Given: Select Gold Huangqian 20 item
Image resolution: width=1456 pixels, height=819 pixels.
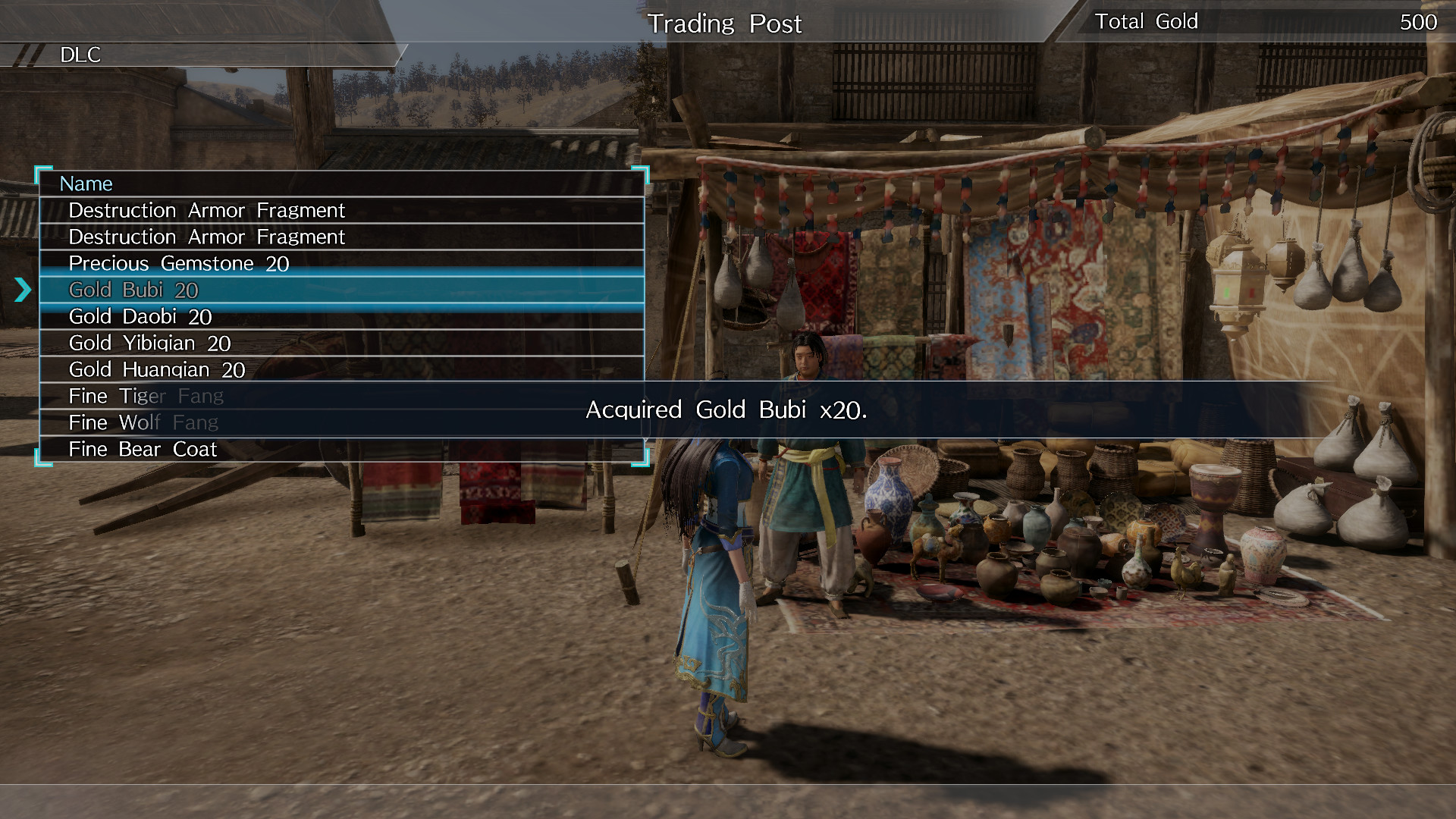Looking at the screenshot, I should click(x=155, y=369).
